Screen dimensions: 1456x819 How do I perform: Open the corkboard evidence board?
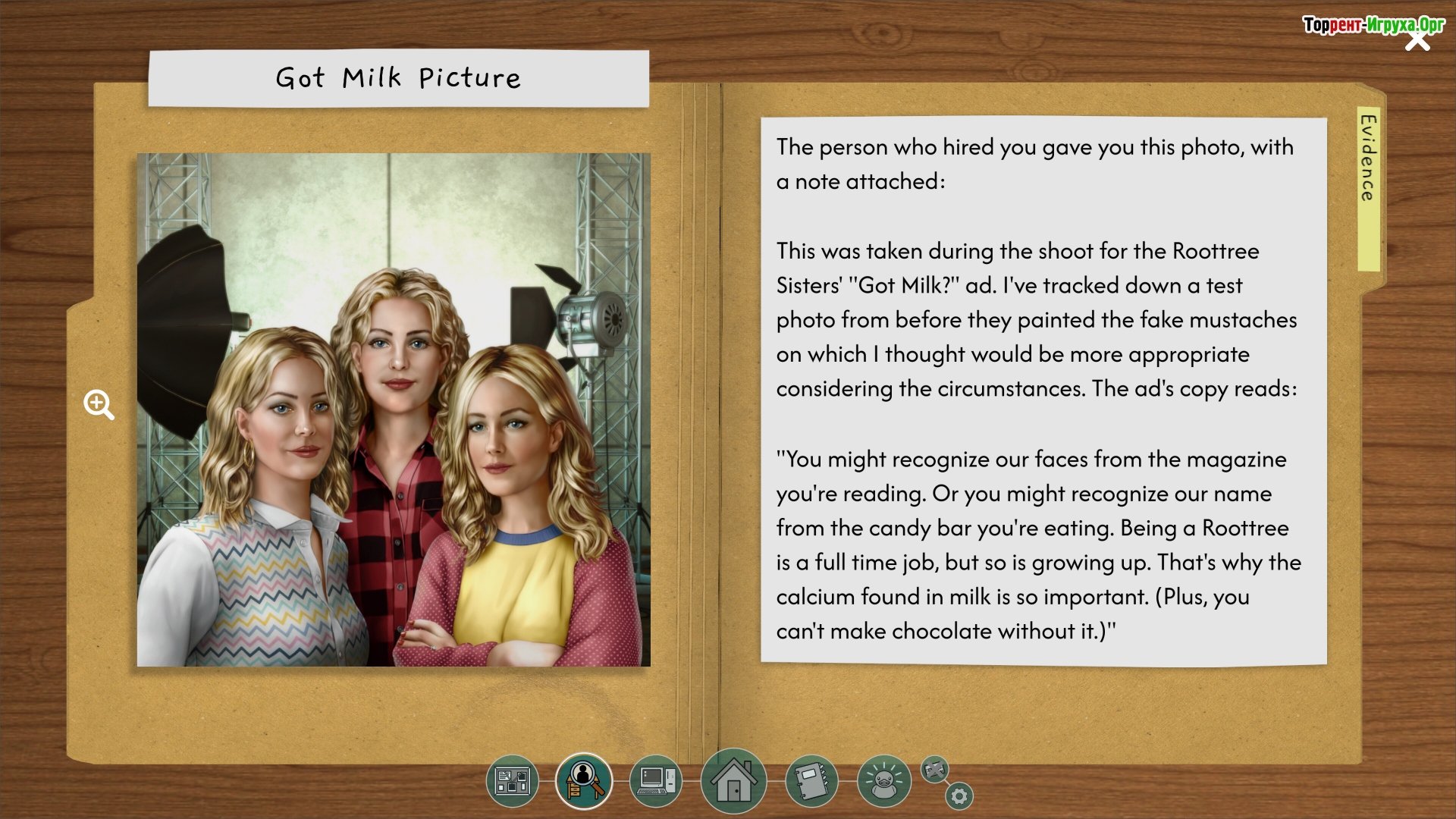click(x=513, y=780)
